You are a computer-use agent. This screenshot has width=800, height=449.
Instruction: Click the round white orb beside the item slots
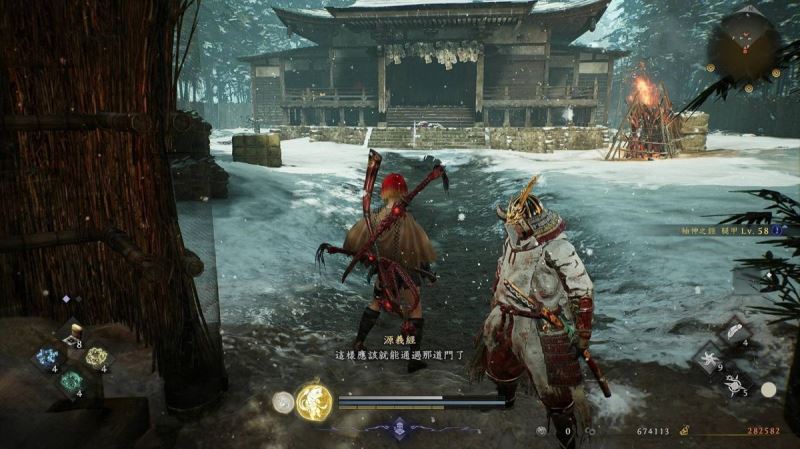(767, 389)
